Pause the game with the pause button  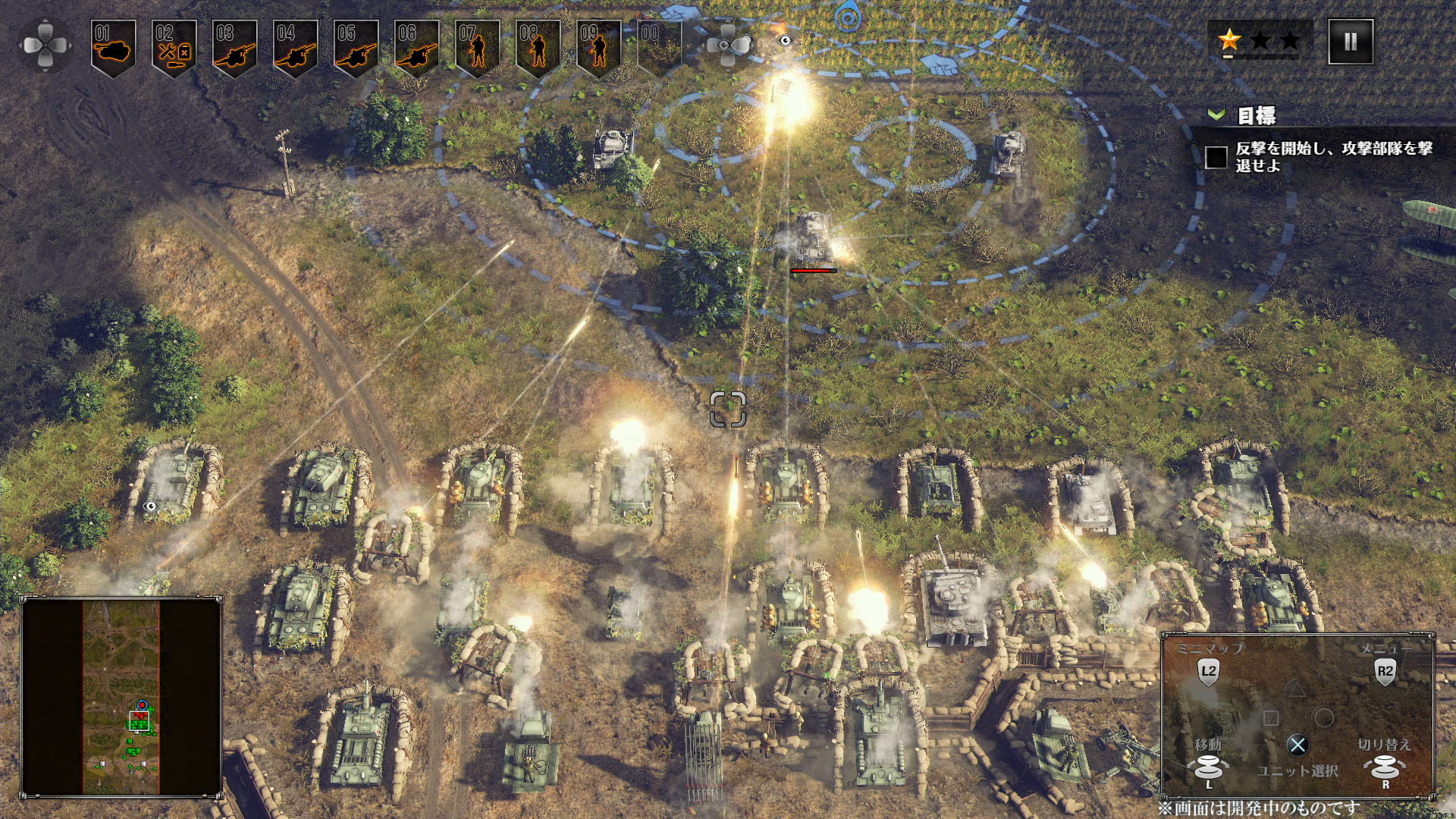click(1351, 42)
